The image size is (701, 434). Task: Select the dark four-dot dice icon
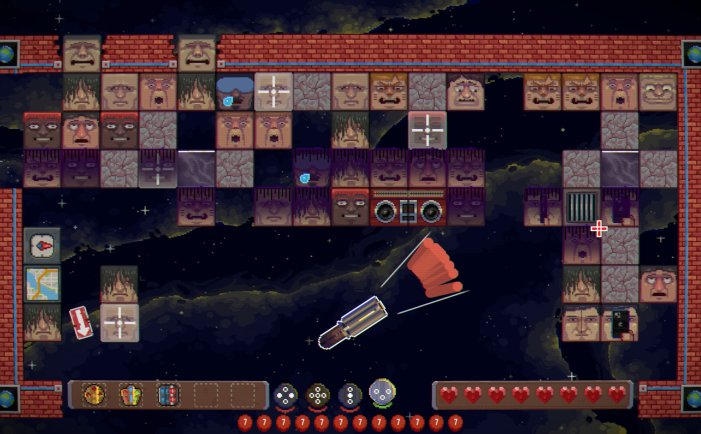point(286,394)
